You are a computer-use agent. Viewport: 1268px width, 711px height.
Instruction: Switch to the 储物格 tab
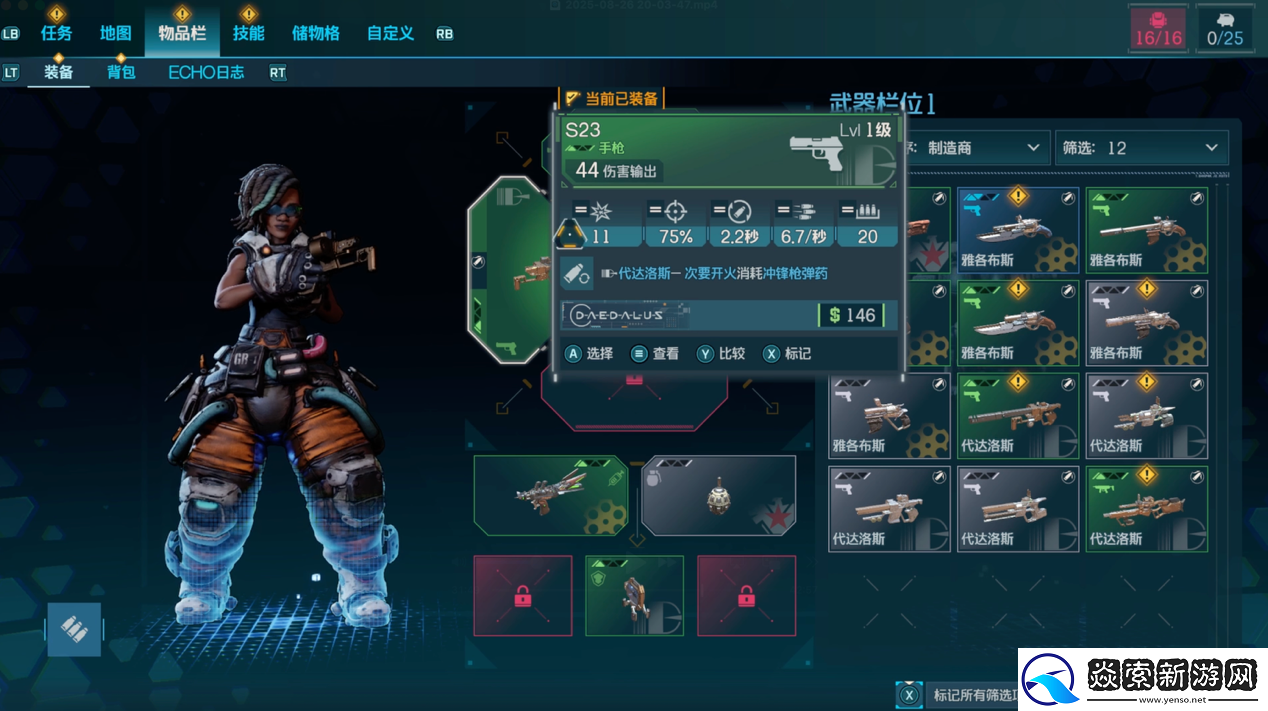pyautogui.click(x=315, y=33)
